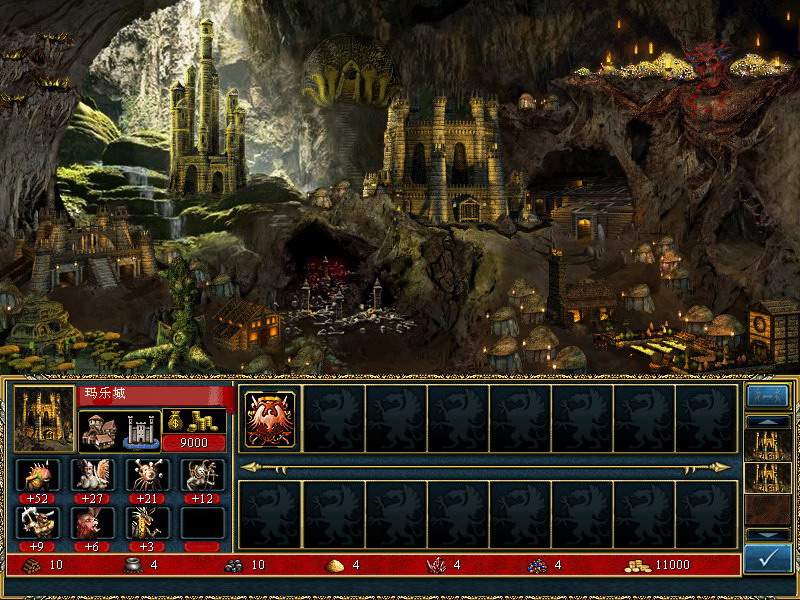Exit town screen with the checkmark button
This screenshot has height=600, width=800.
coord(768,558)
